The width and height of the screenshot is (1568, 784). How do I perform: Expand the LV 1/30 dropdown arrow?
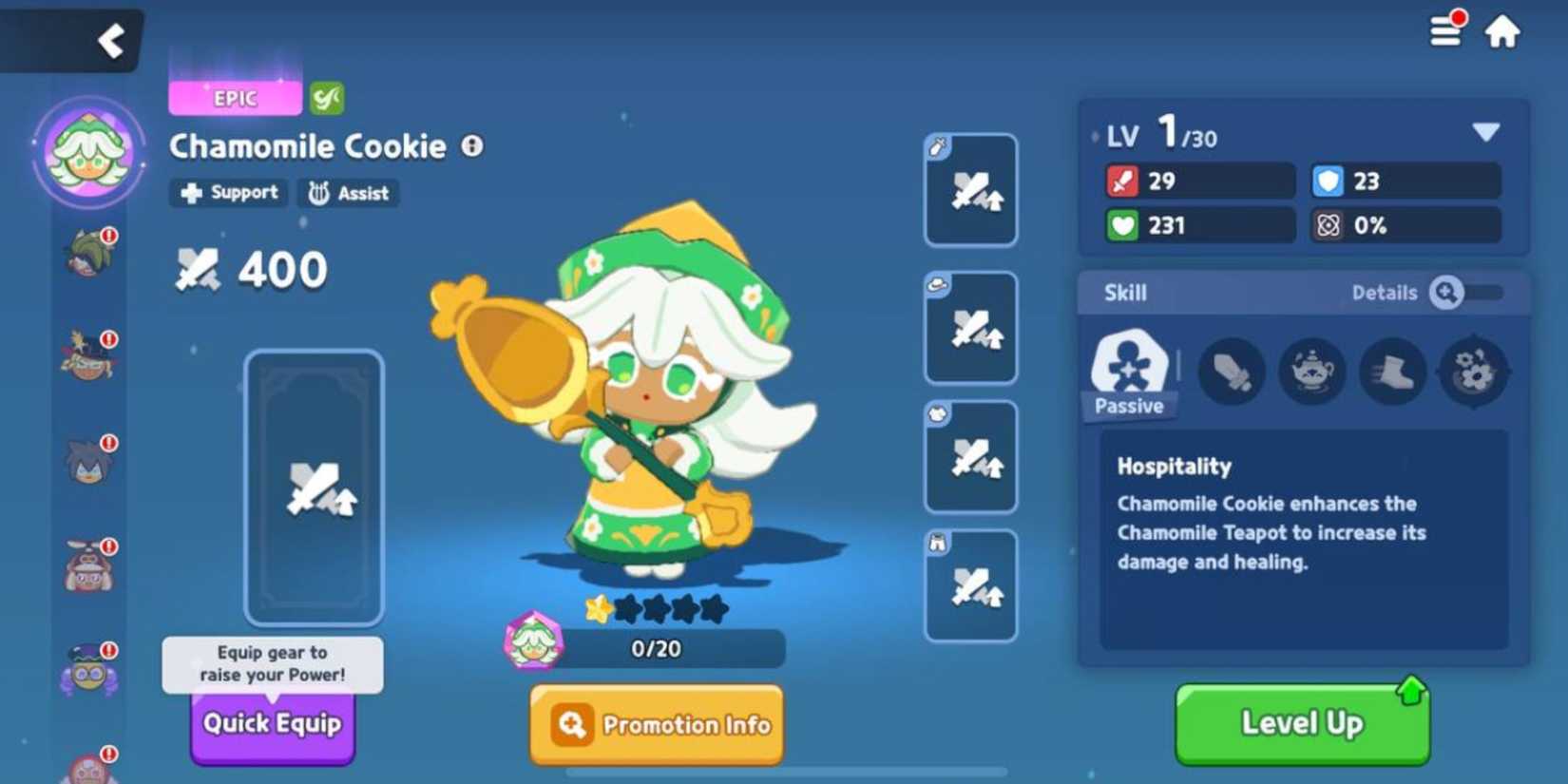[1488, 133]
